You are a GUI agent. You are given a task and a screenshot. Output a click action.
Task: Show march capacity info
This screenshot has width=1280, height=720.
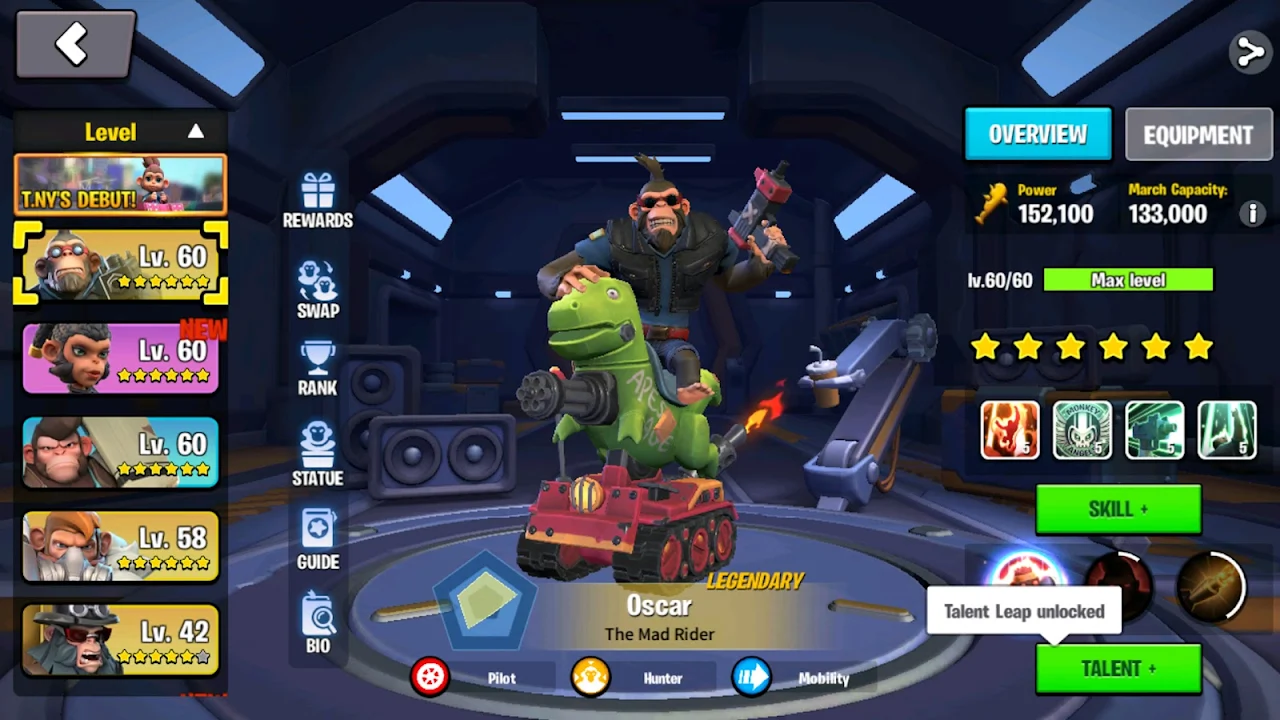point(1250,213)
